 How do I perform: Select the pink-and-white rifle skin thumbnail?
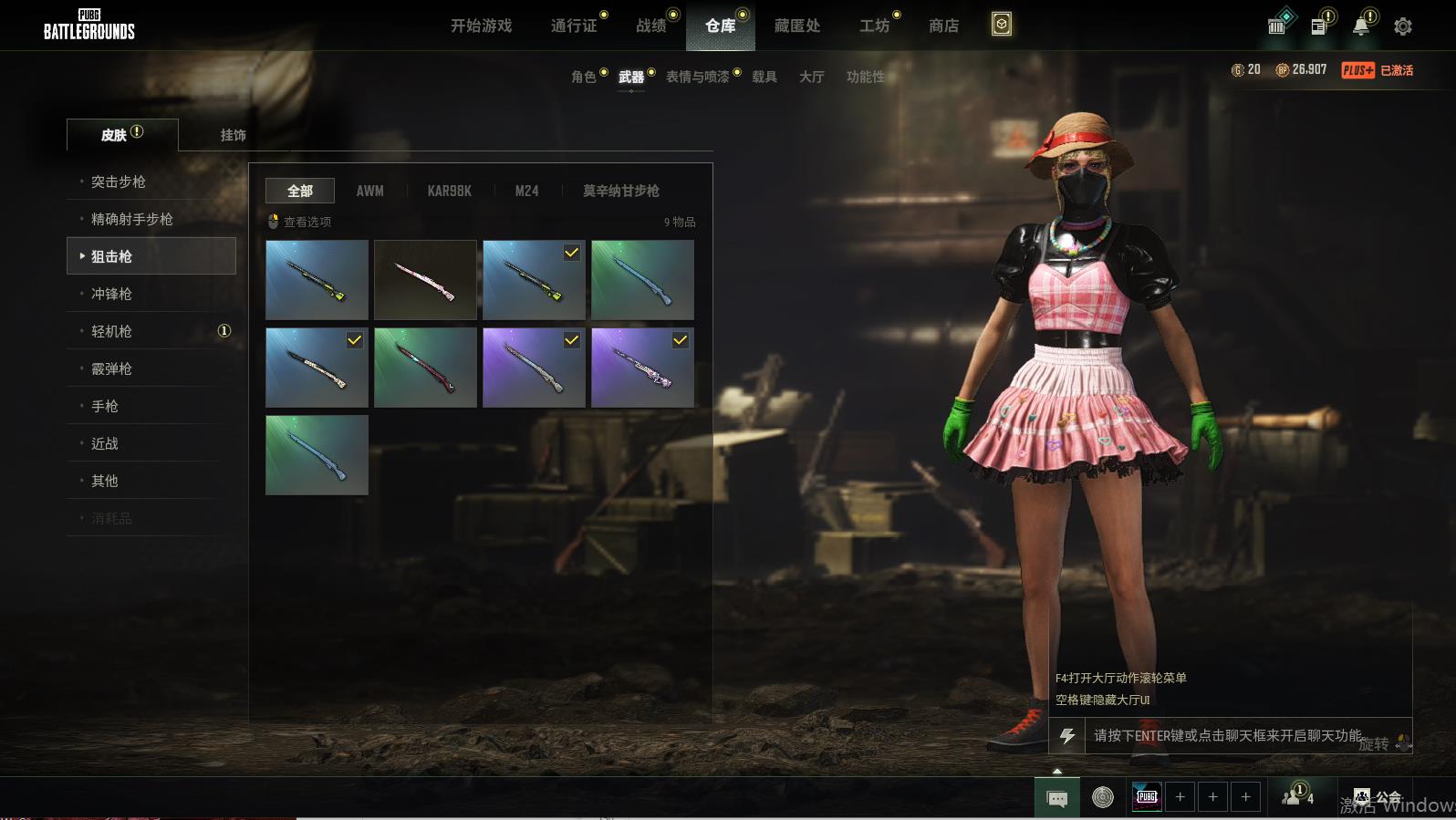pos(425,280)
